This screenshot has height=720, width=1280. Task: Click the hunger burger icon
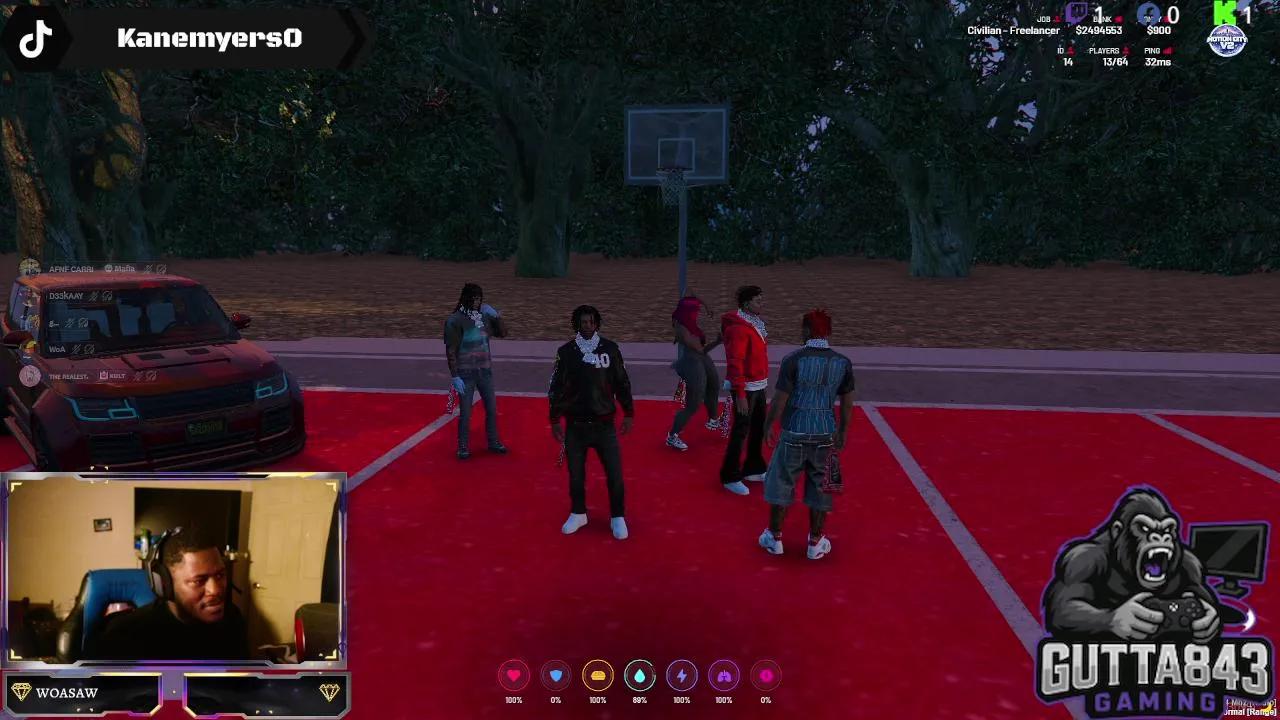pyautogui.click(x=598, y=676)
